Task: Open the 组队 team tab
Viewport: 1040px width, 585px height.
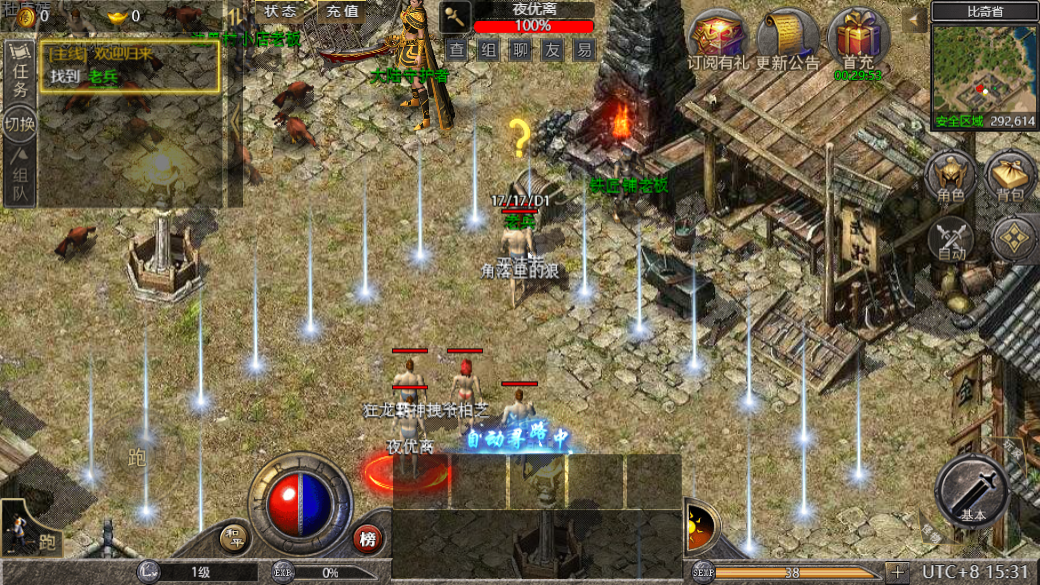Action: tap(20, 180)
